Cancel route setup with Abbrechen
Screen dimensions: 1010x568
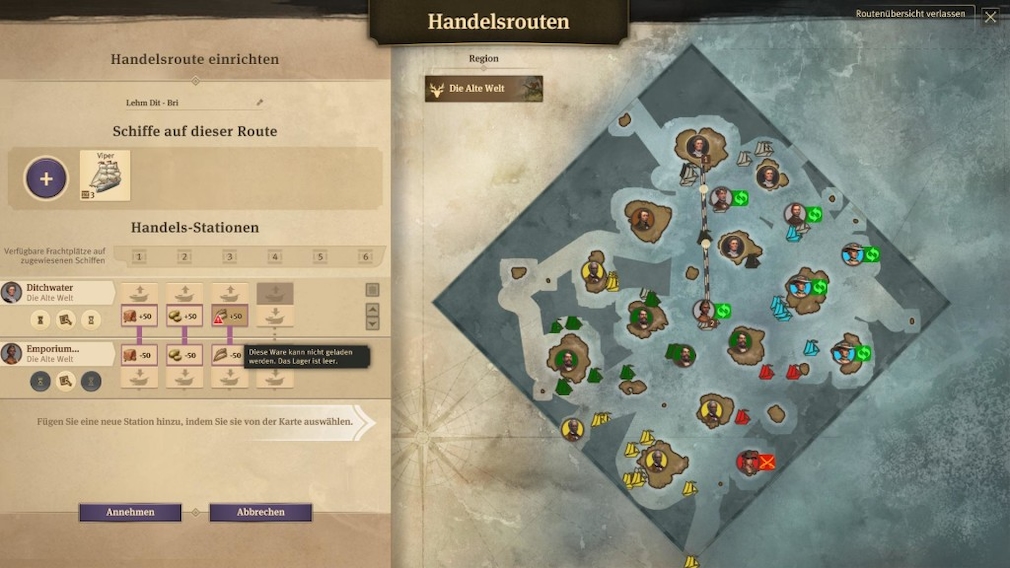click(260, 512)
